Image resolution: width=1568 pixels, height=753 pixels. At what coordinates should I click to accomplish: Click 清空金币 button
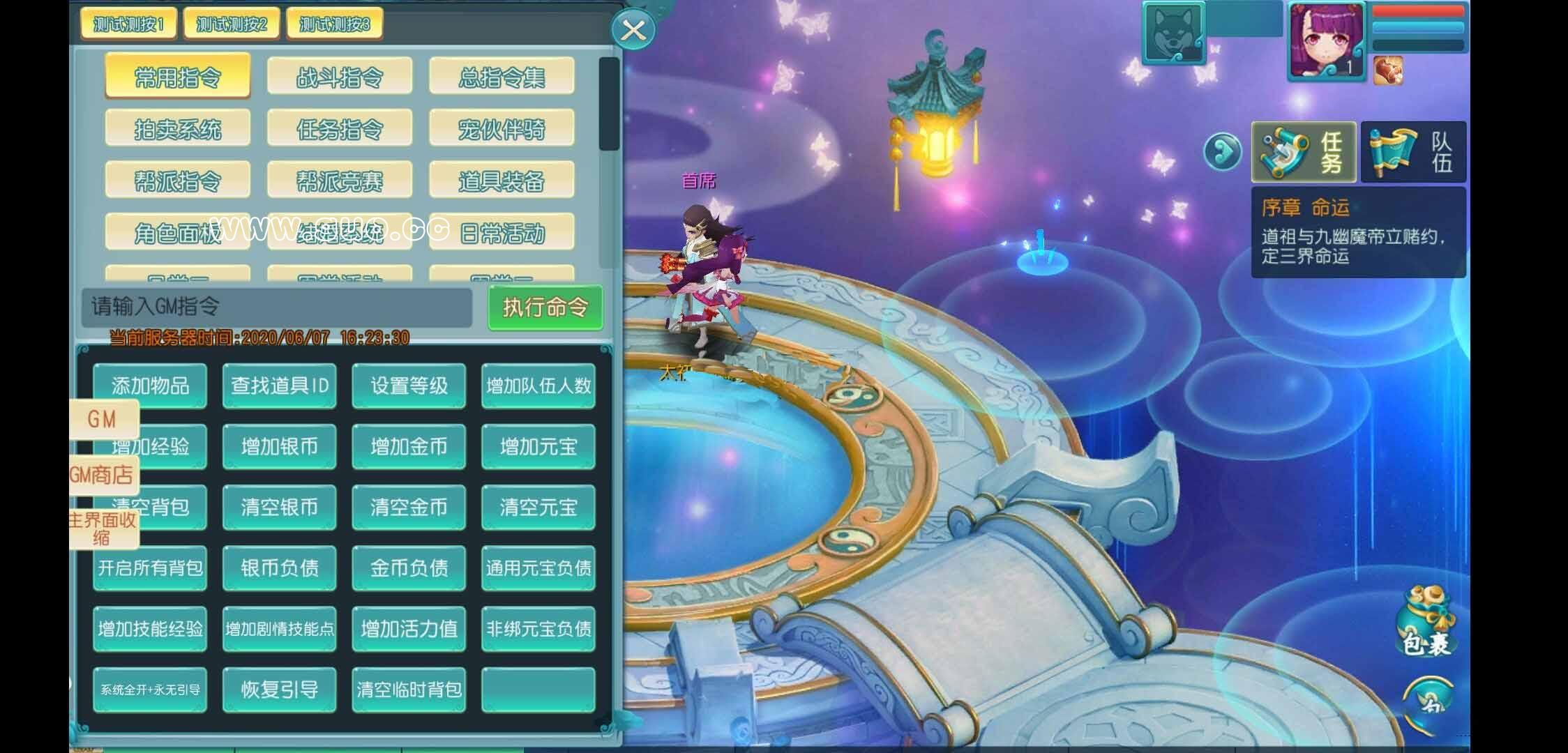point(409,507)
